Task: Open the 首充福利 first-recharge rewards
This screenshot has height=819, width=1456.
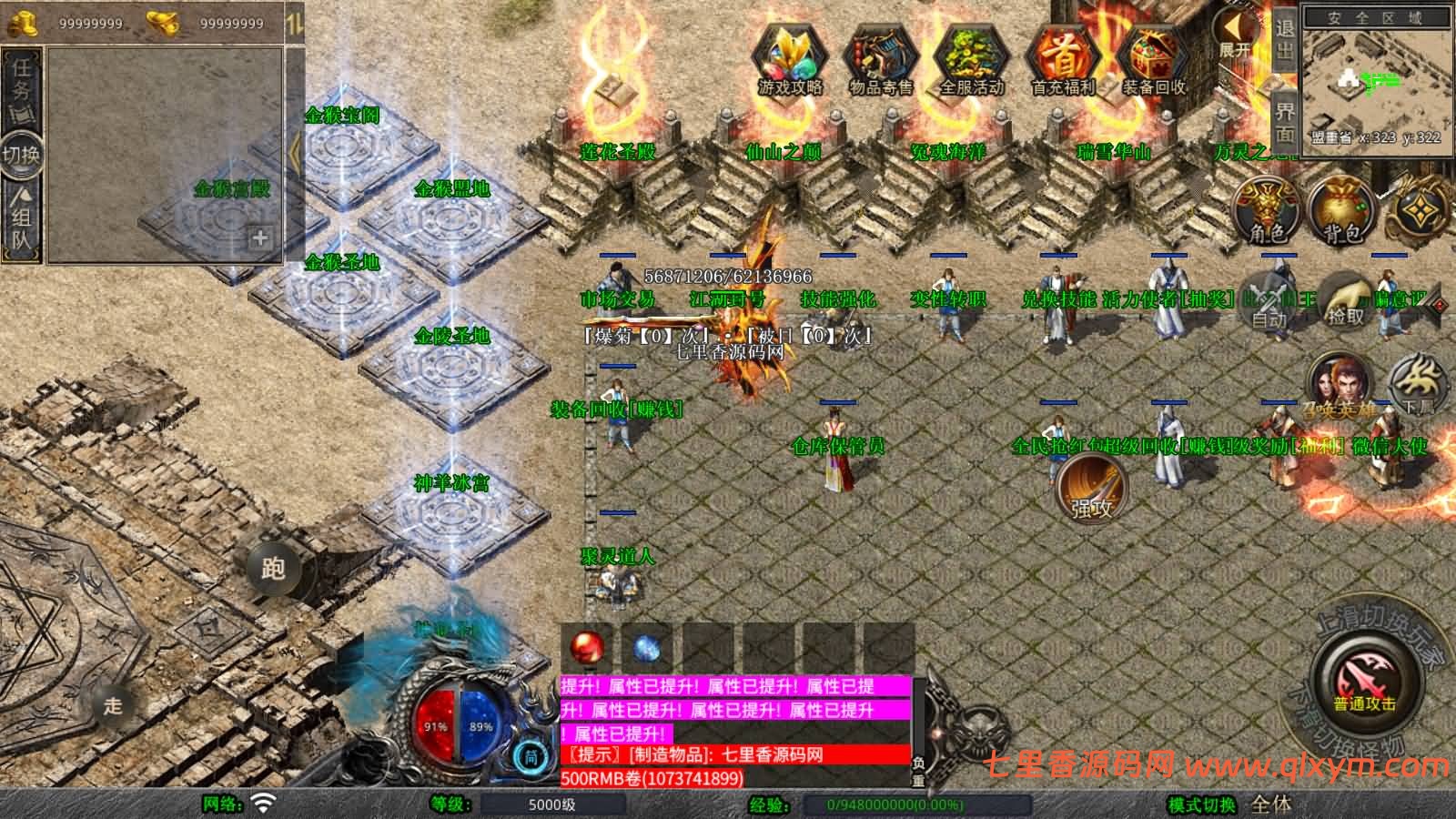Action: (x=1062, y=60)
